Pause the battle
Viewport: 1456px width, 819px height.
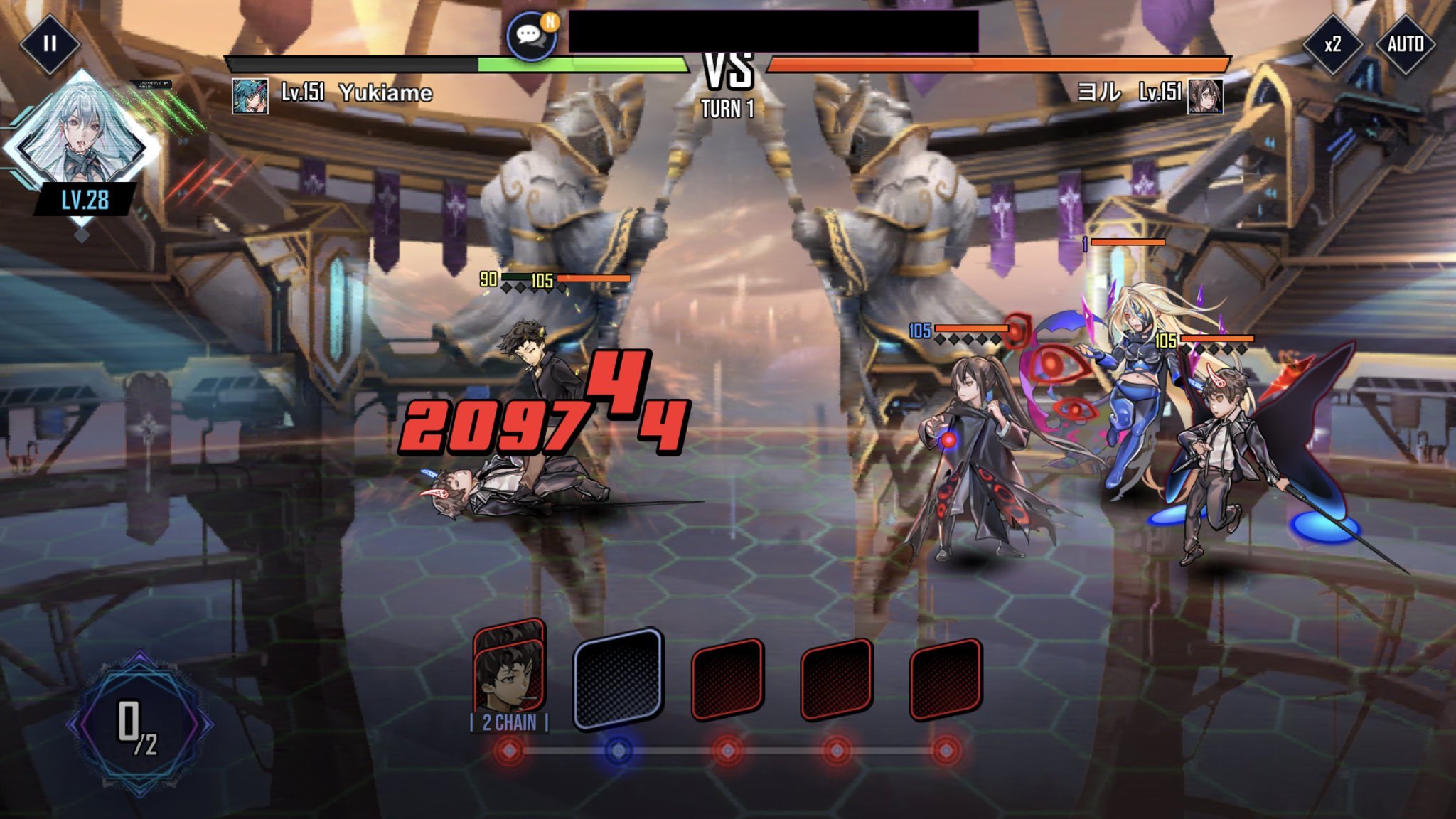49,44
